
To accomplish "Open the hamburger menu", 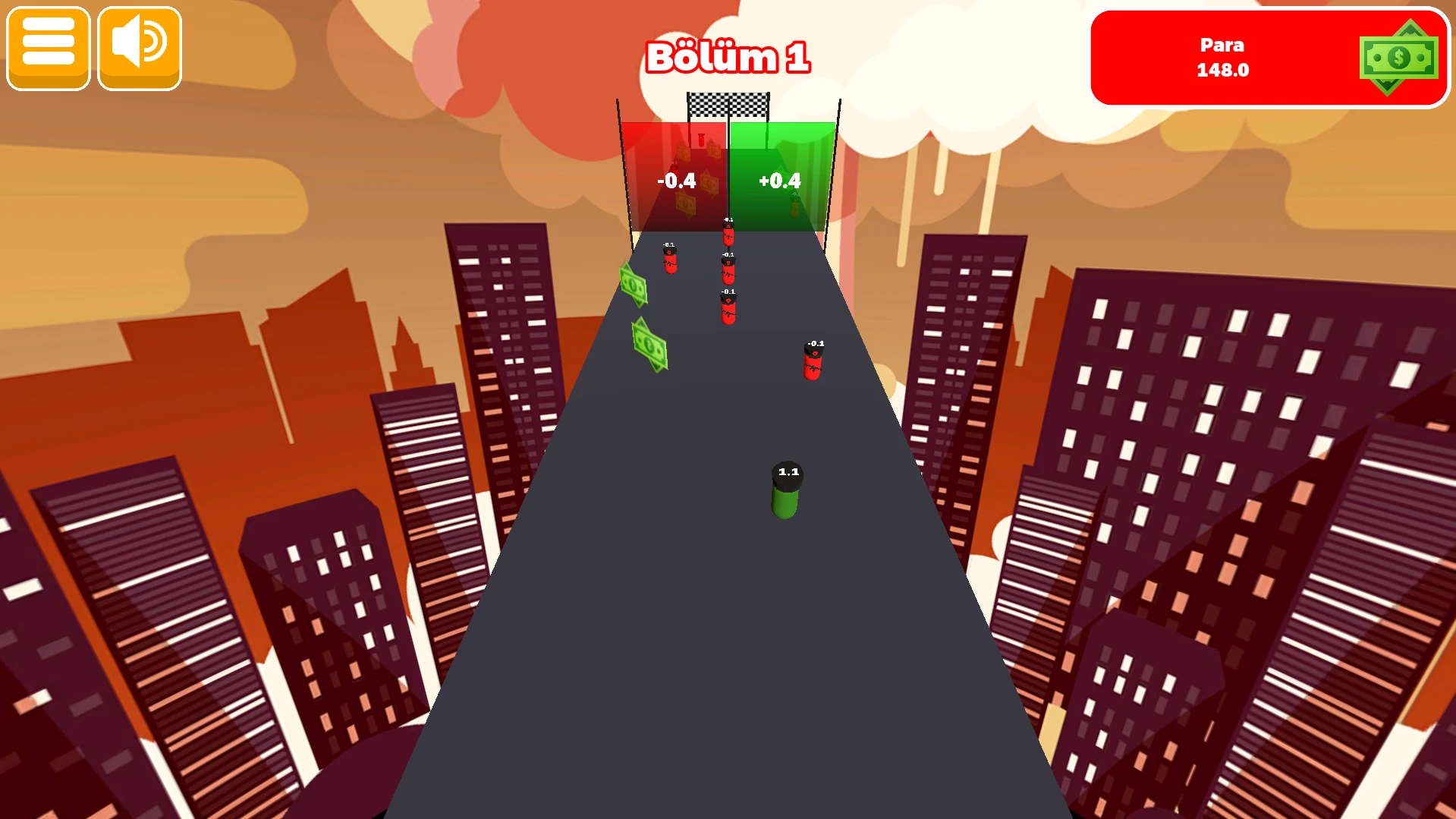I will coord(49,49).
